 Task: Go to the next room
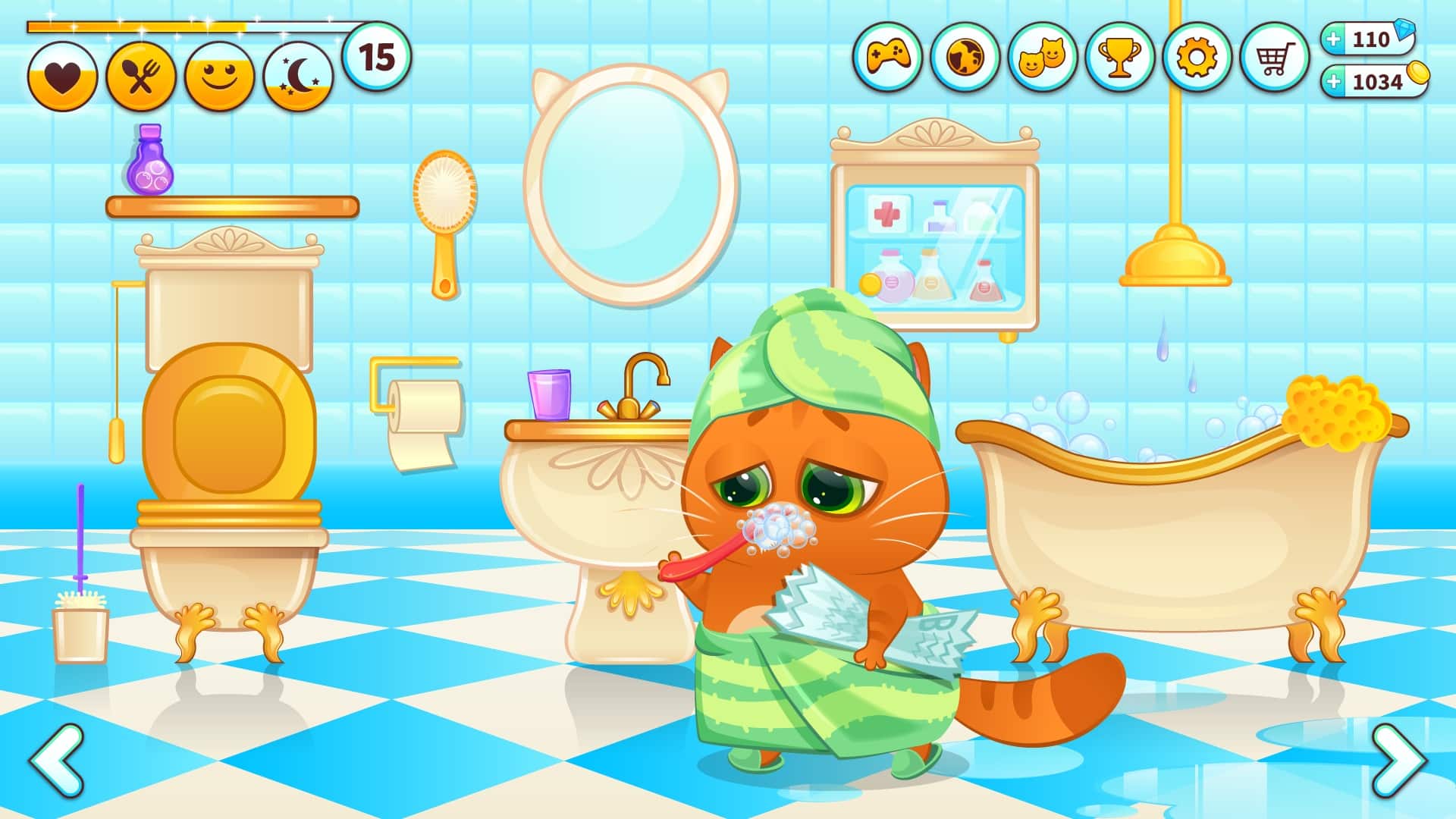[1399, 759]
